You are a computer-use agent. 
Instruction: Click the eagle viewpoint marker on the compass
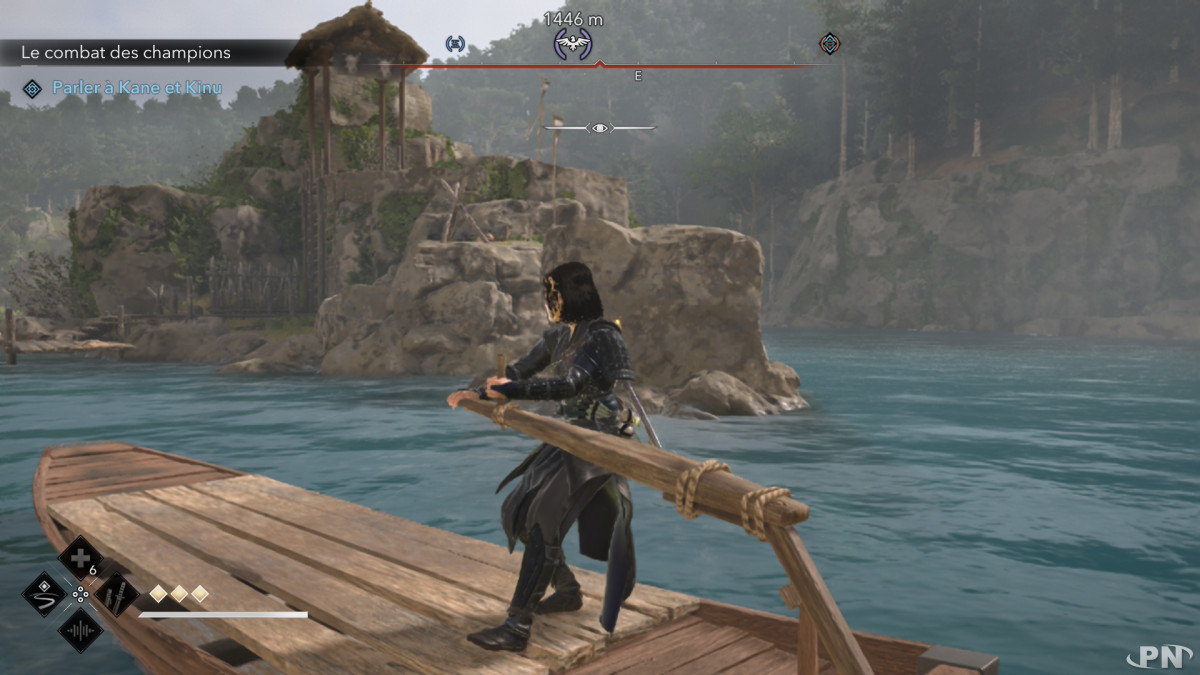tap(573, 43)
